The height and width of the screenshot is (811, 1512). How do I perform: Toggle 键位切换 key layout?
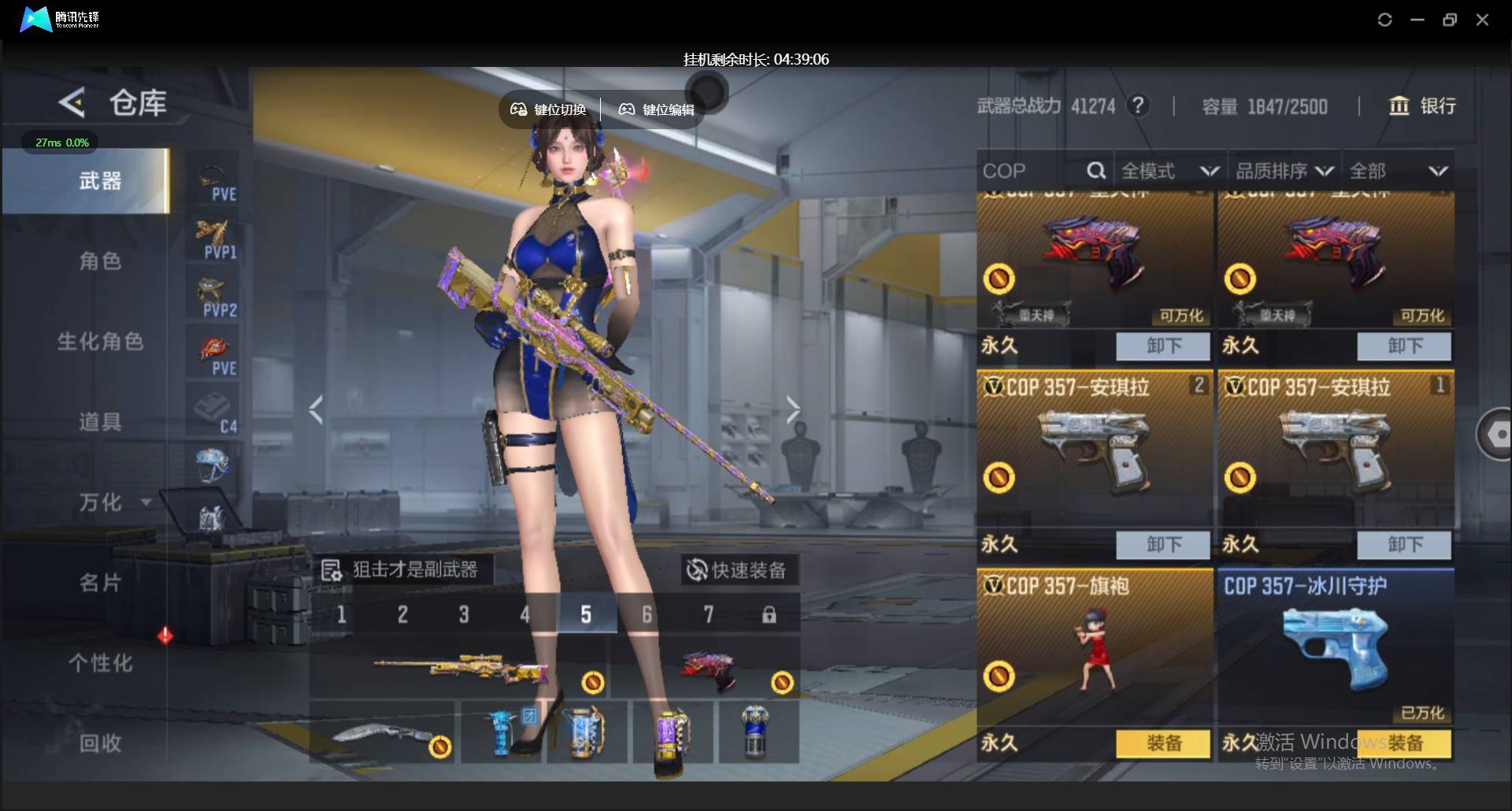coord(549,109)
